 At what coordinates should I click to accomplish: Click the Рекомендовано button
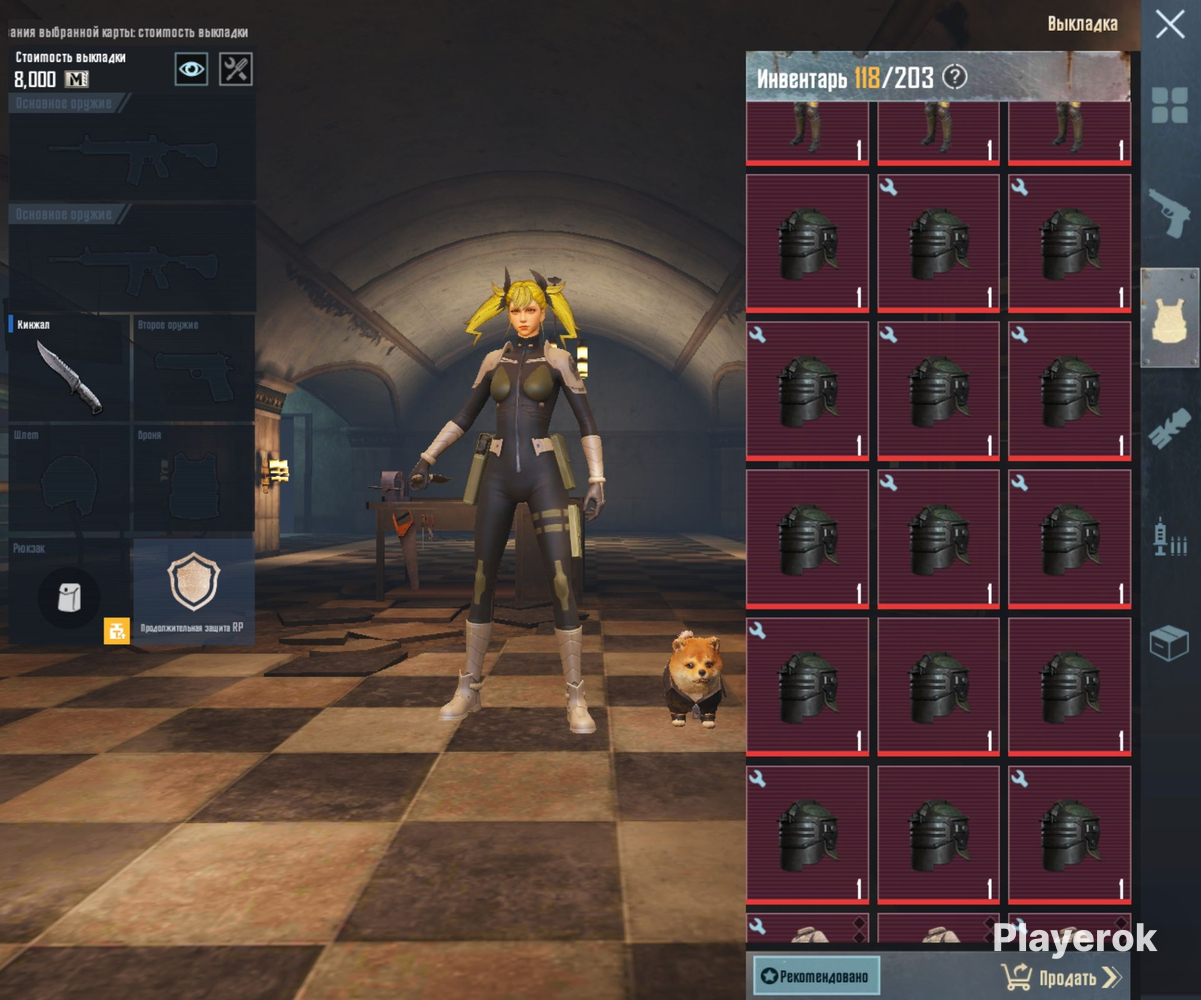click(816, 975)
